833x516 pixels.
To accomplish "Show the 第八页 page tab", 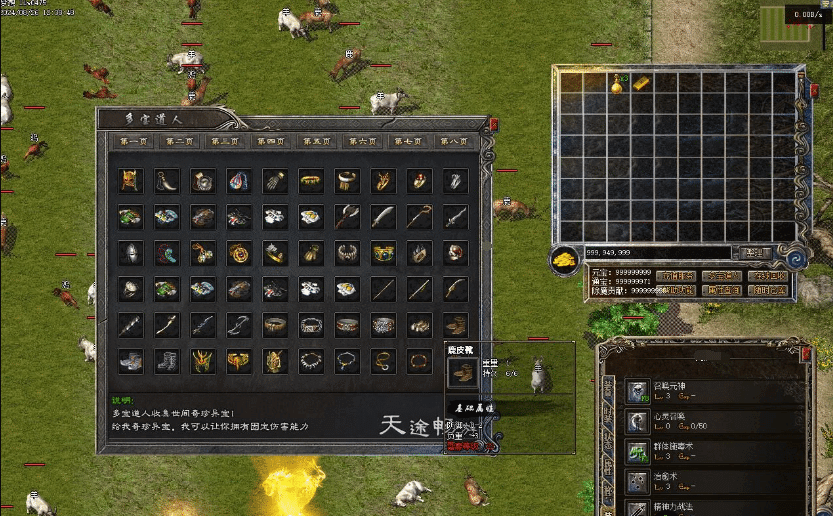I will (453, 142).
